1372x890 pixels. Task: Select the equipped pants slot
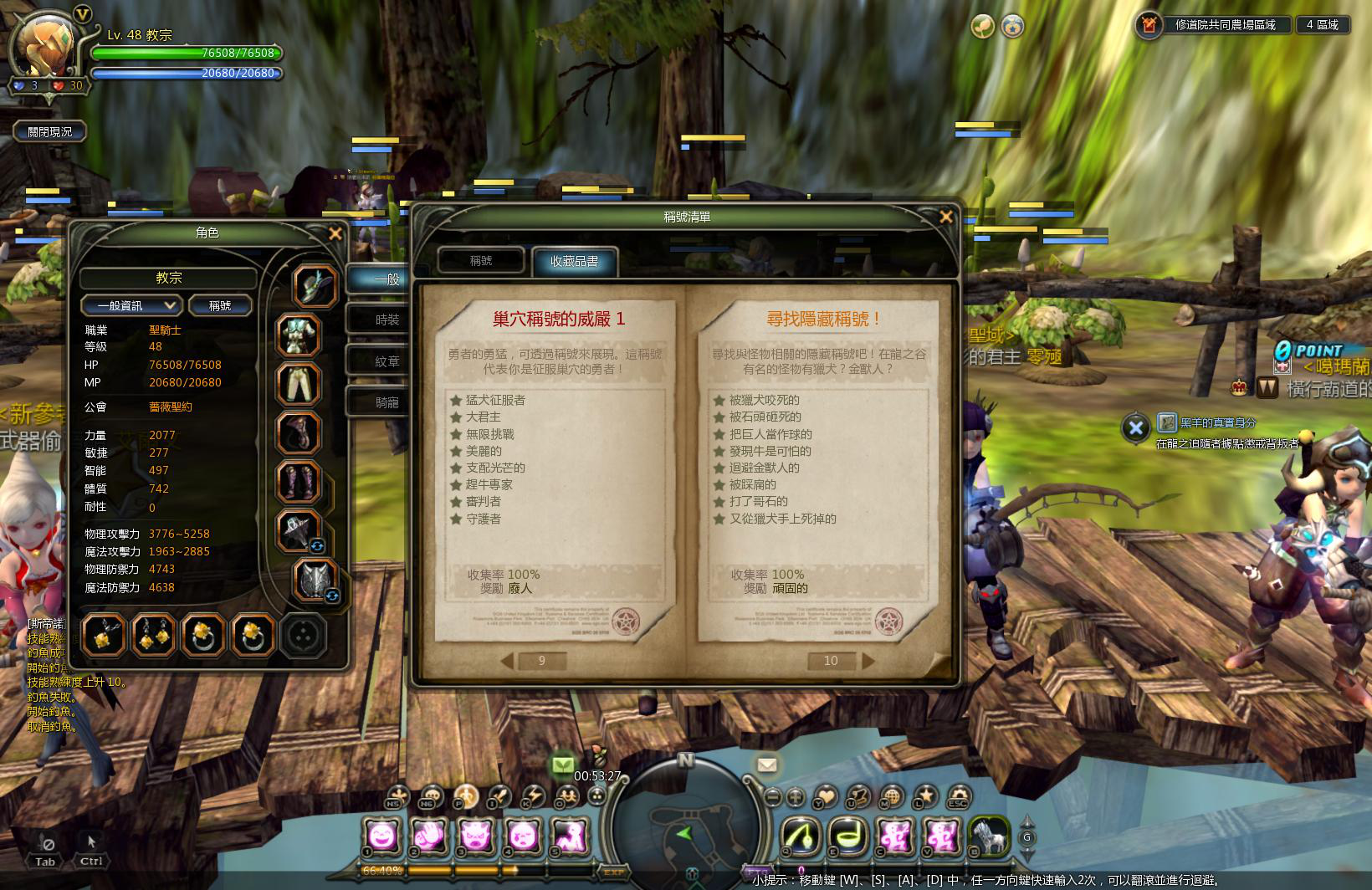299,384
